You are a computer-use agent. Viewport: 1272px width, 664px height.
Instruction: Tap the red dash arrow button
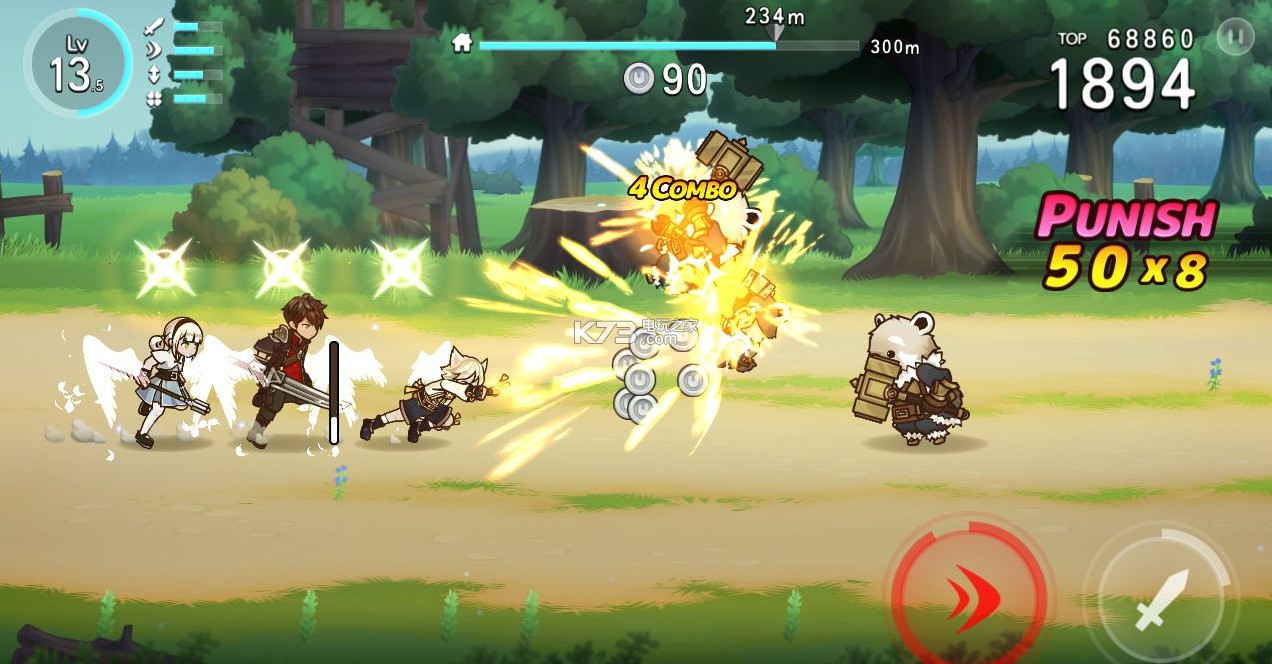966,596
